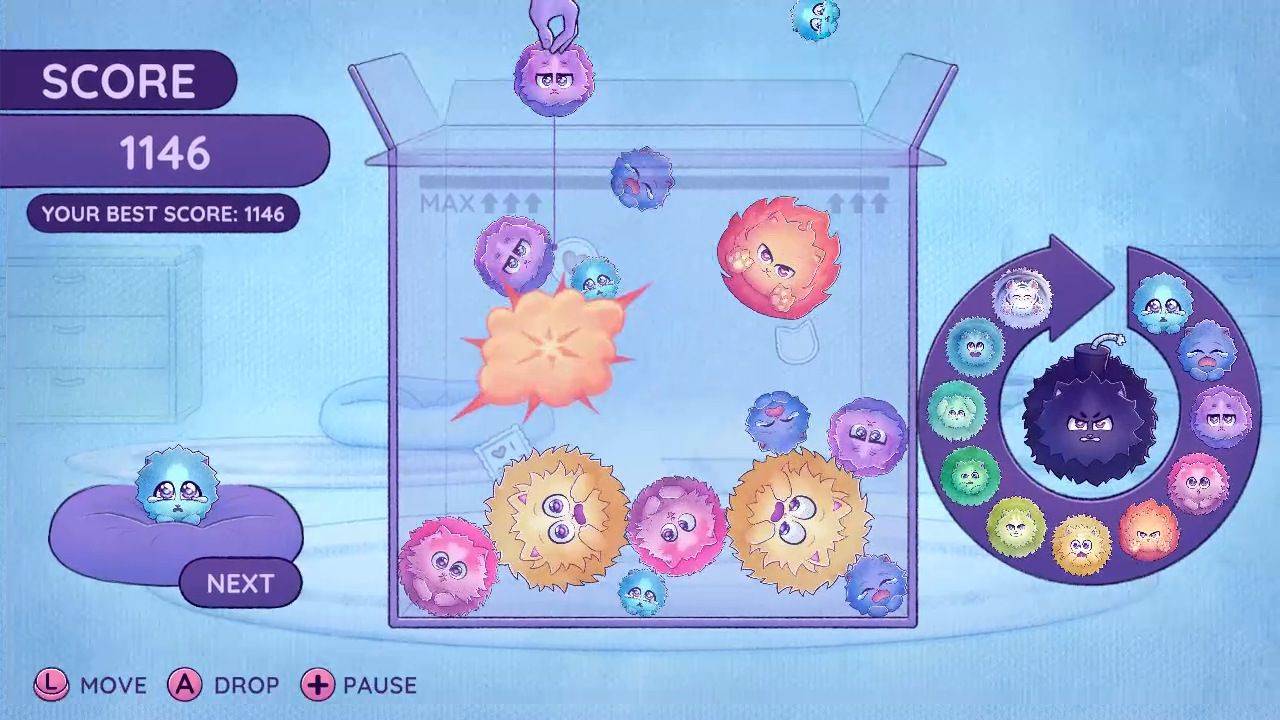This screenshot has height=720, width=1280.
Task: Click the yellow-green cat icon on the wheel
Action: click(x=1015, y=524)
